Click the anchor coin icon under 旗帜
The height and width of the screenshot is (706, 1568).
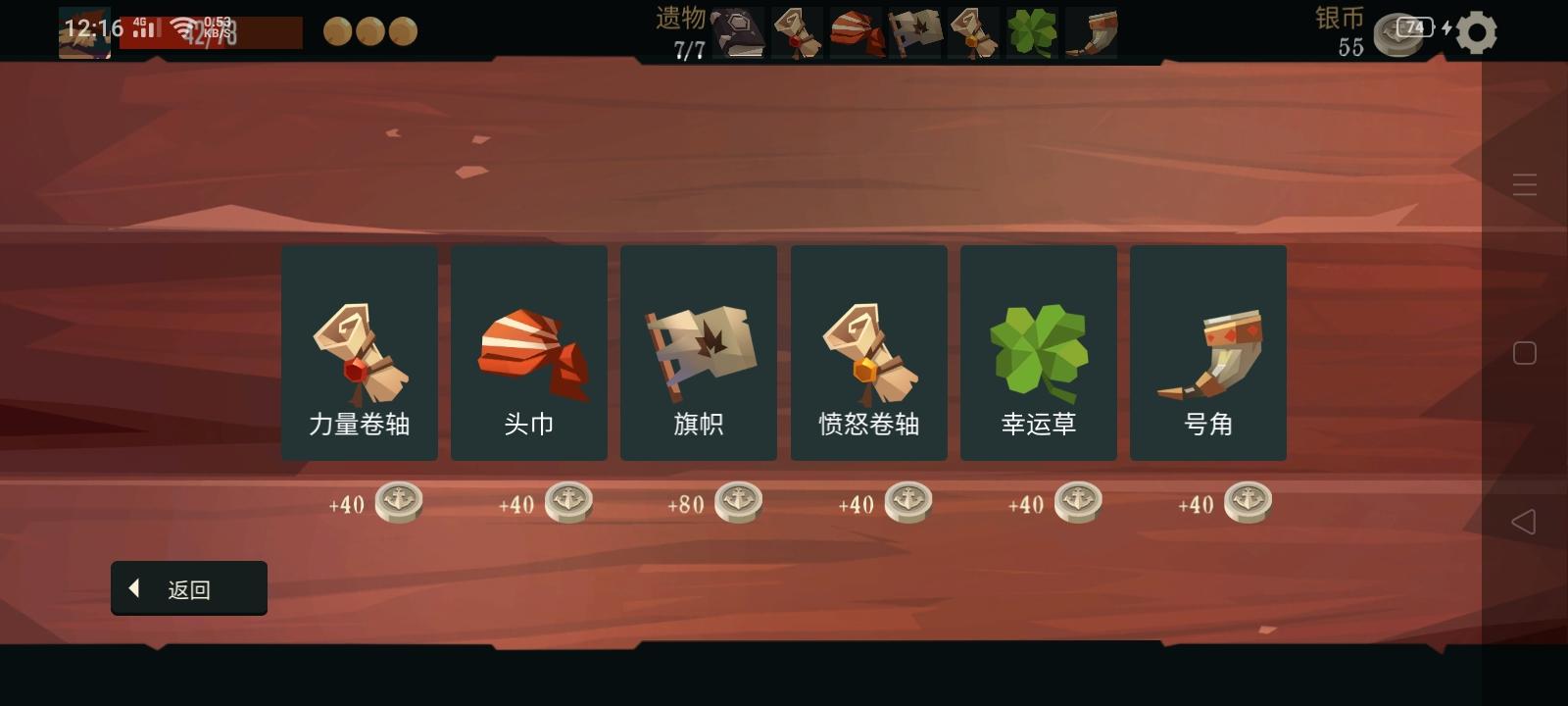click(x=738, y=502)
